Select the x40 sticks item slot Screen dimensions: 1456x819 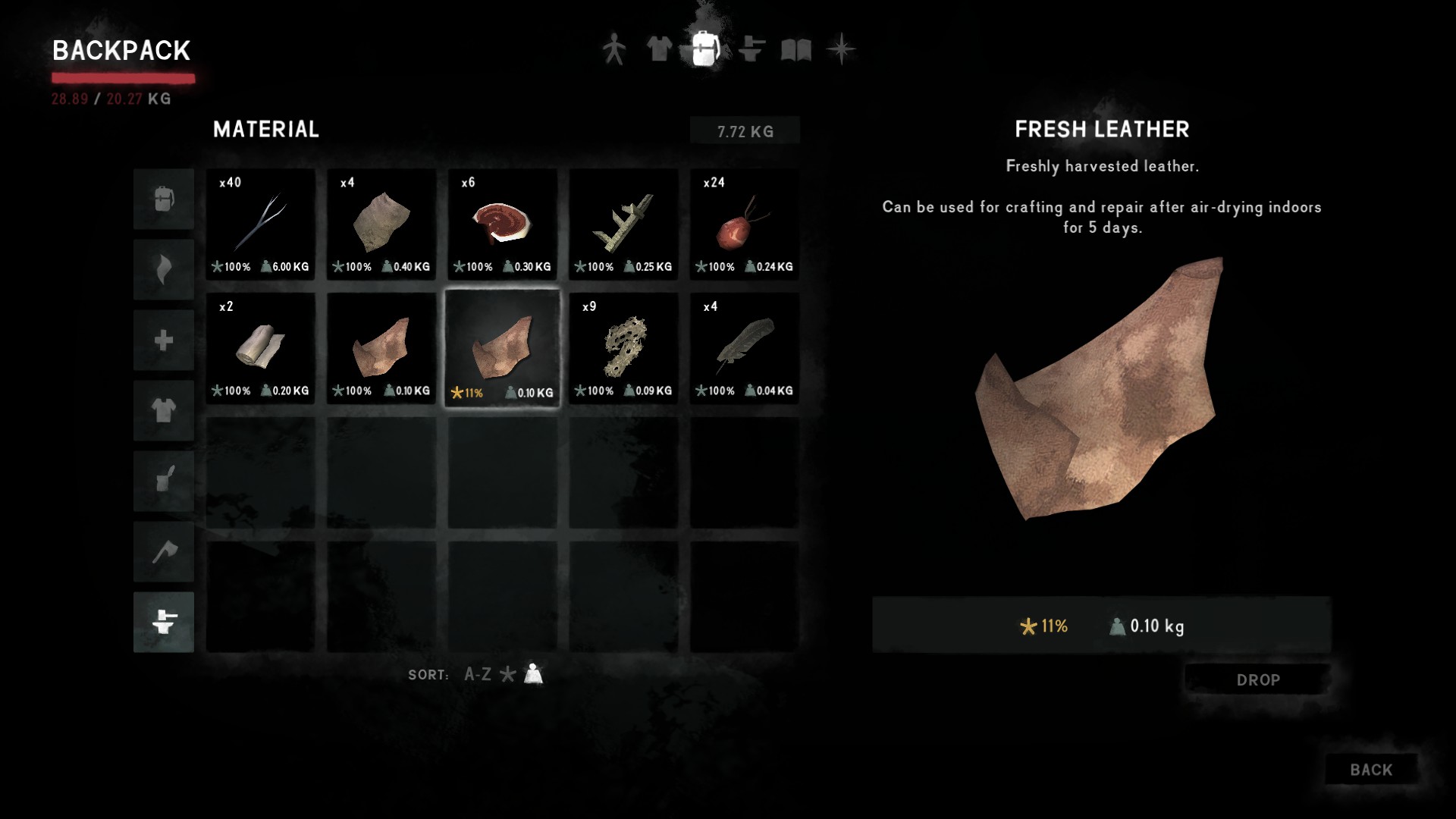[260, 224]
